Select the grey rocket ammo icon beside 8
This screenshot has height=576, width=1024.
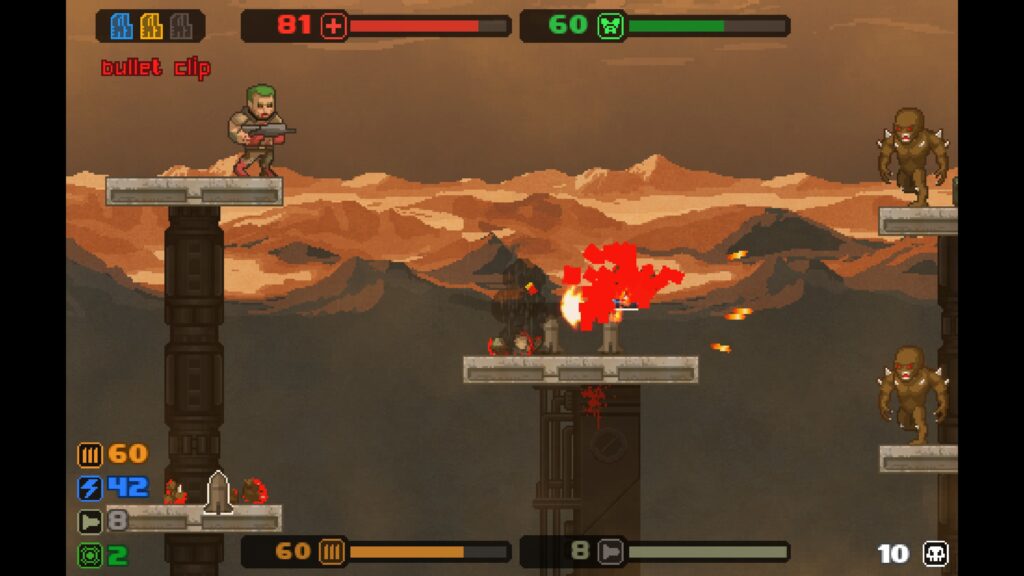tap(90, 521)
